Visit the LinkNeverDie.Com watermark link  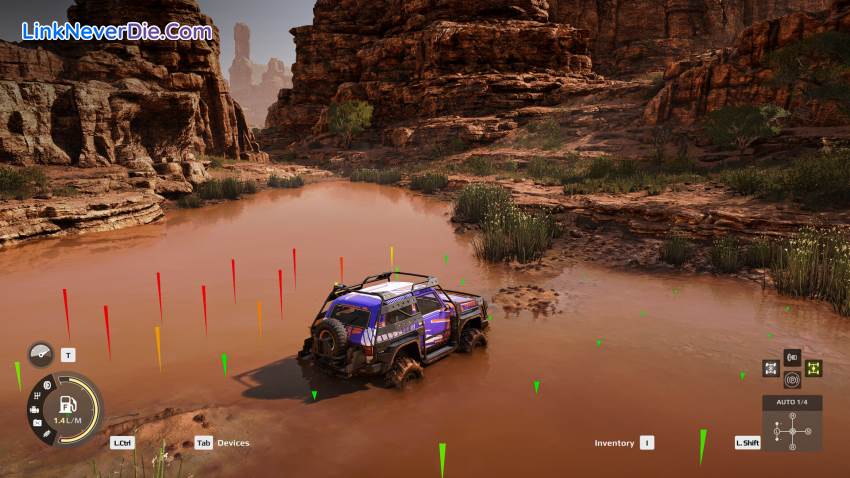(116, 31)
